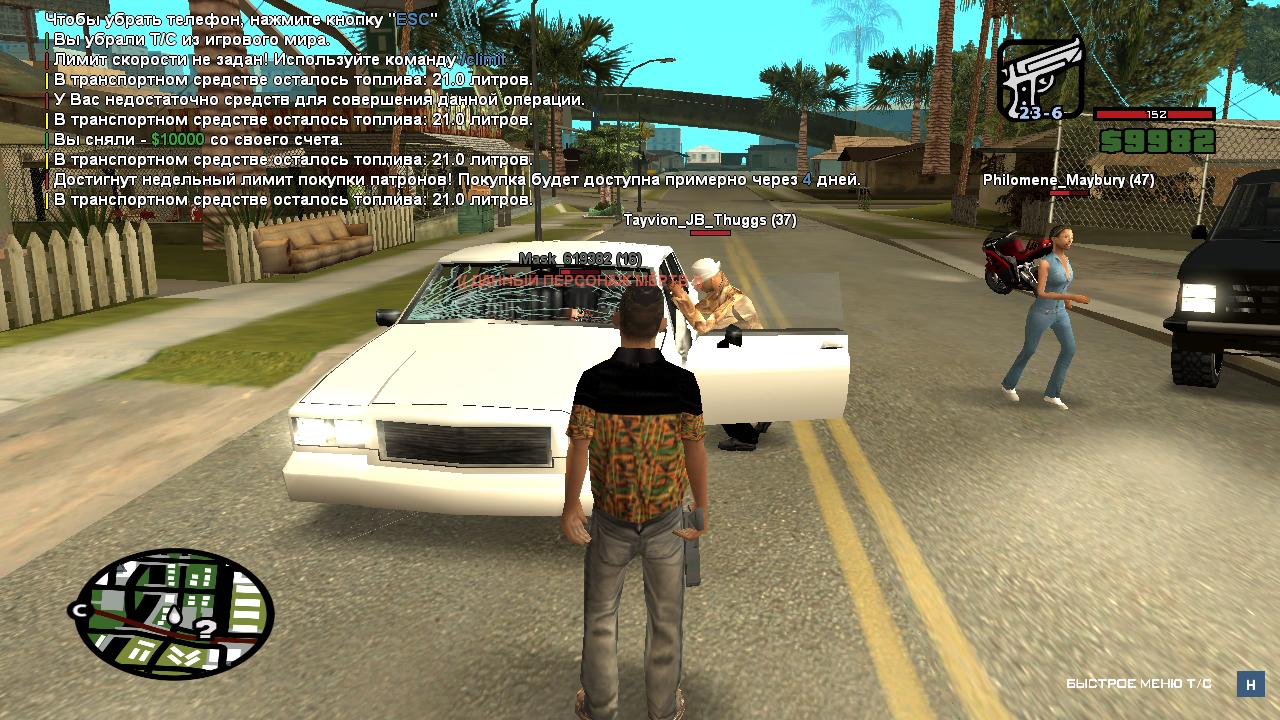Open the quick vehicle menu label

coord(1139,684)
